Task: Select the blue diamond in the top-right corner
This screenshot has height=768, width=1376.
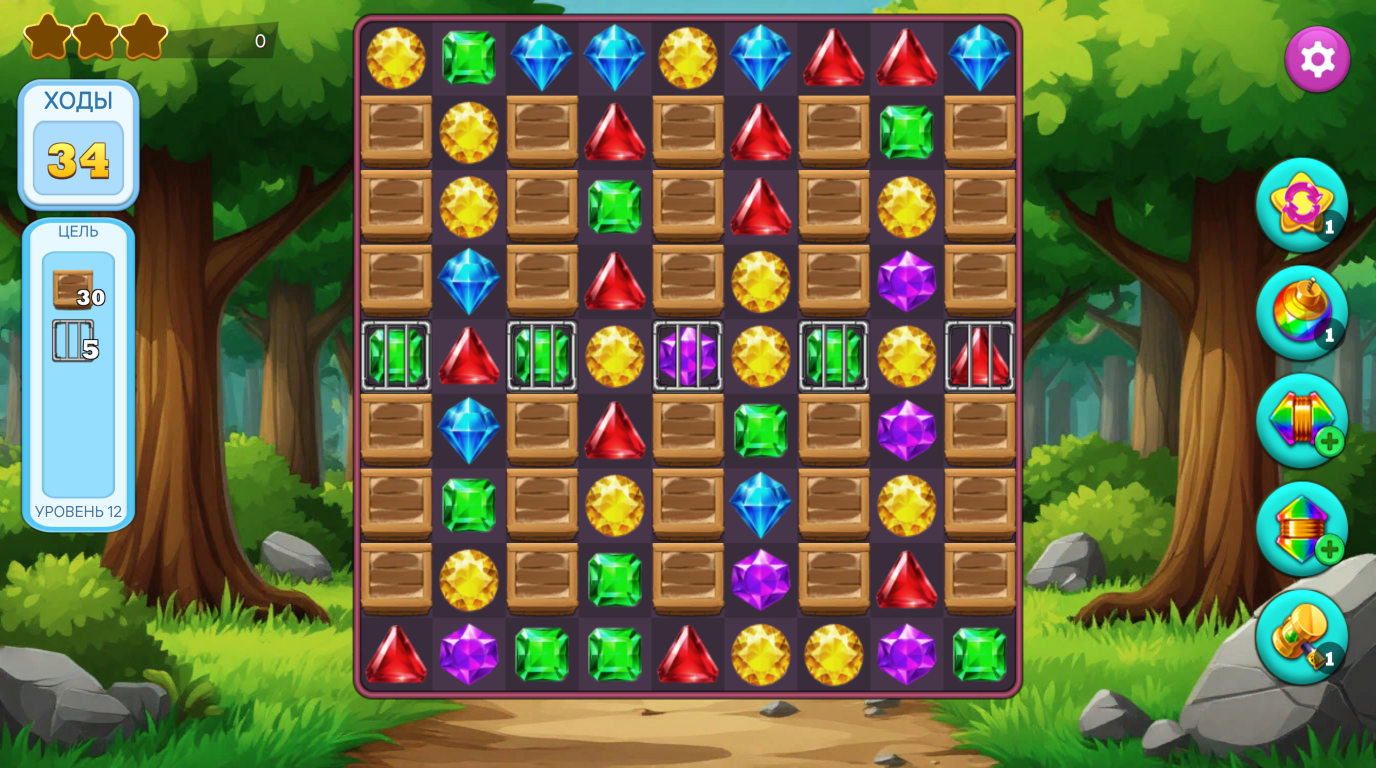Action: tap(980, 57)
